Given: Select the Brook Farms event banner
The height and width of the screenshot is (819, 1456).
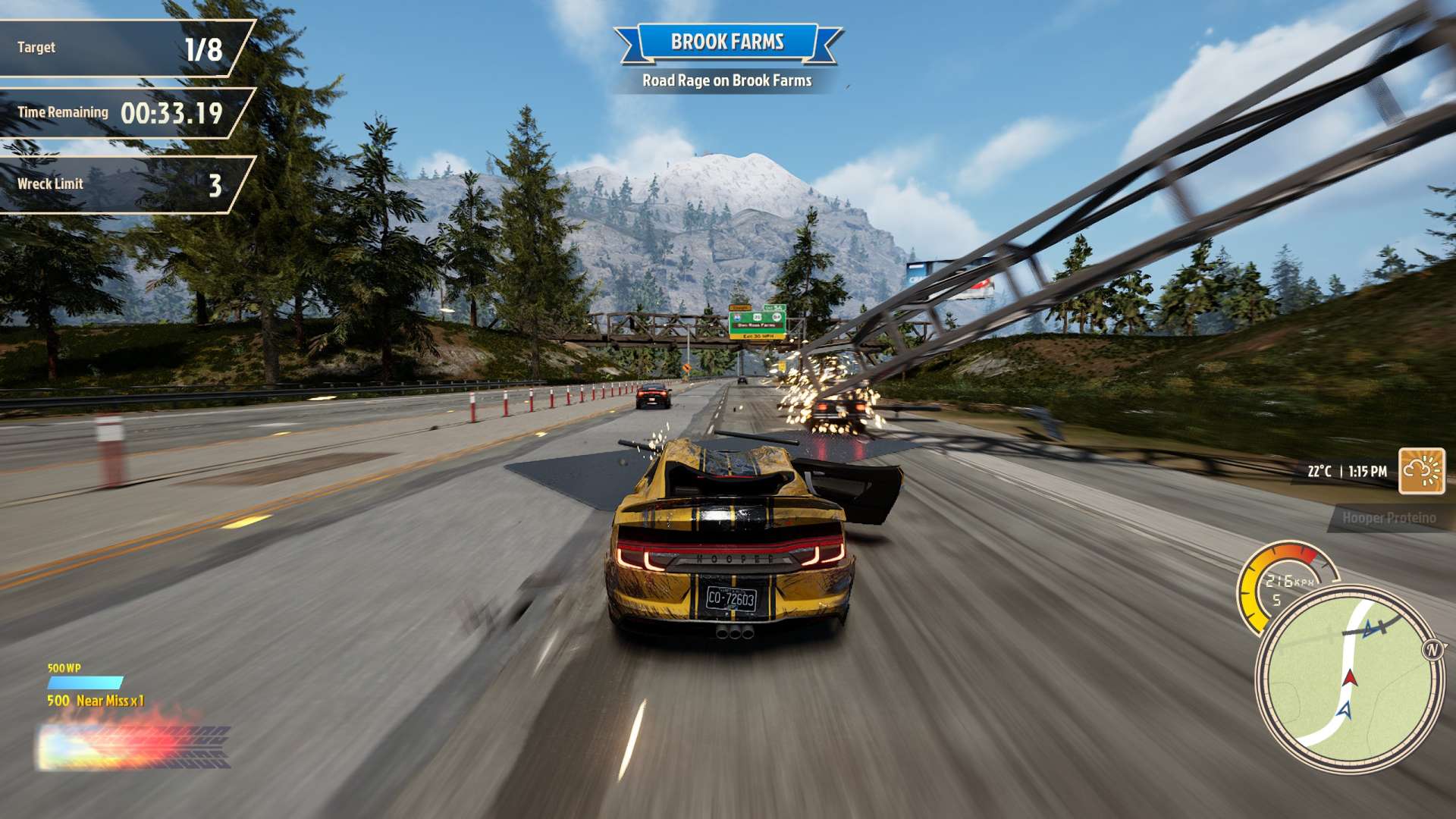Looking at the screenshot, I should point(727,42).
